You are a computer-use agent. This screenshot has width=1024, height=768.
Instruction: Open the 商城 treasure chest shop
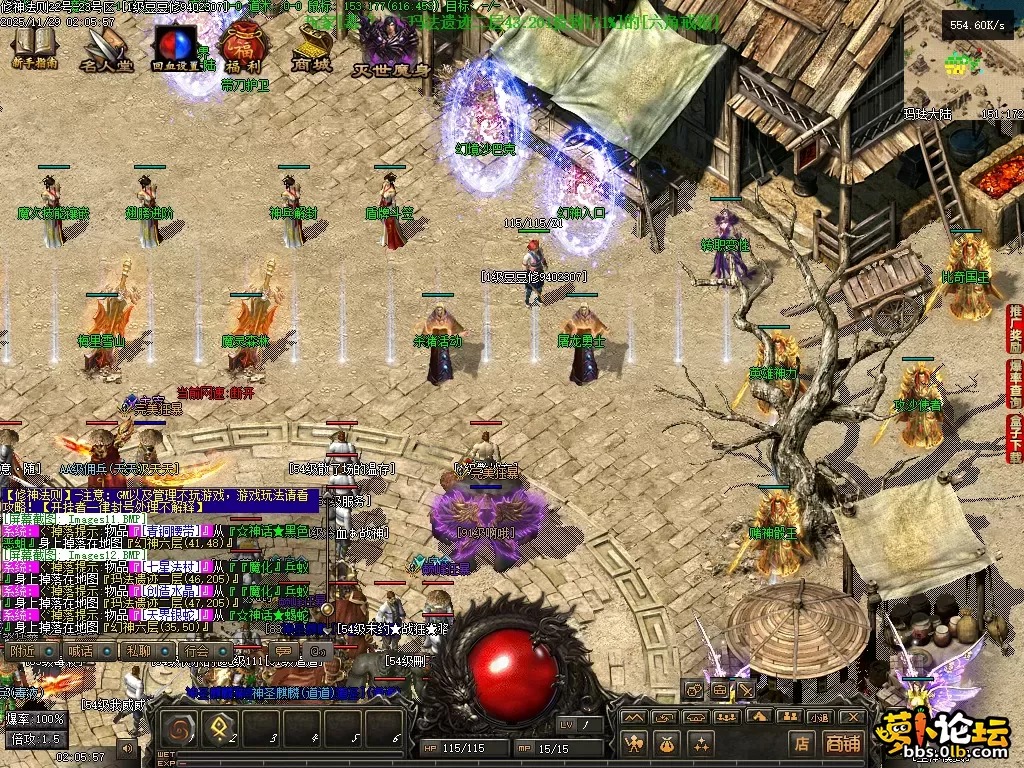(314, 46)
